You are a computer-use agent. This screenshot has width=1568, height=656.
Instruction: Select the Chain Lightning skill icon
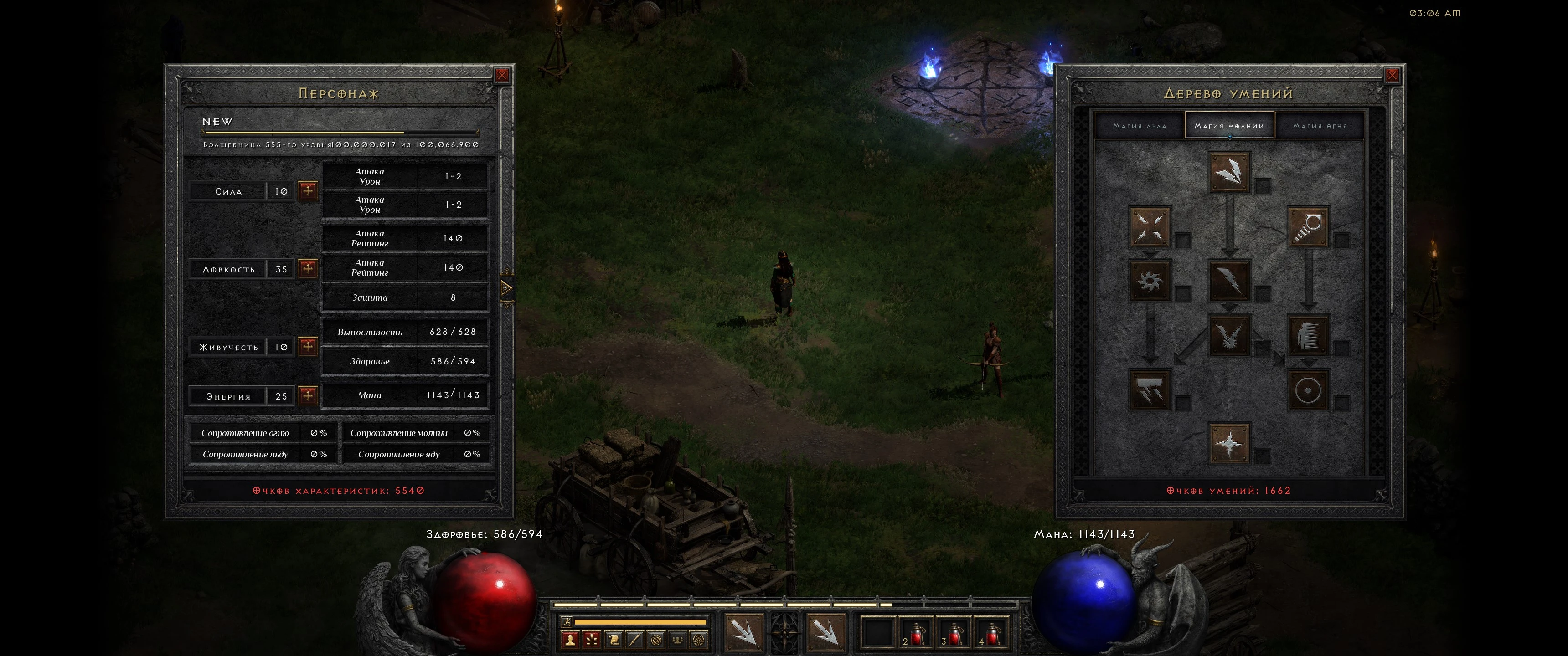click(1230, 337)
